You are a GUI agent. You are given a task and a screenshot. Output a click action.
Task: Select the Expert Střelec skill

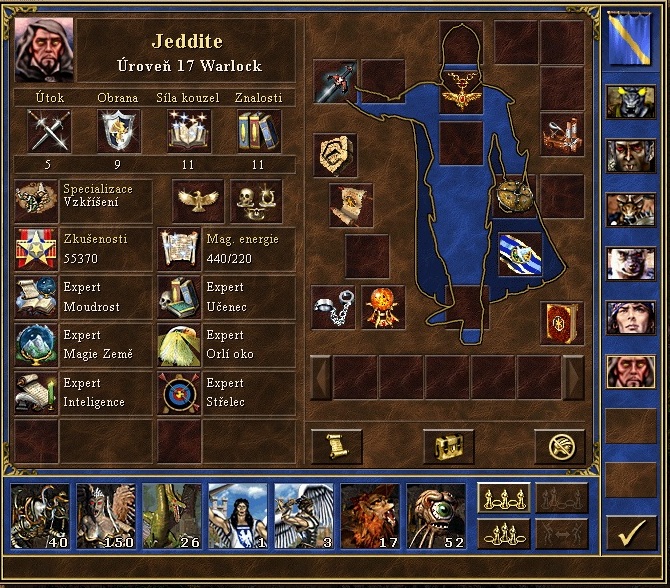tap(227, 393)
